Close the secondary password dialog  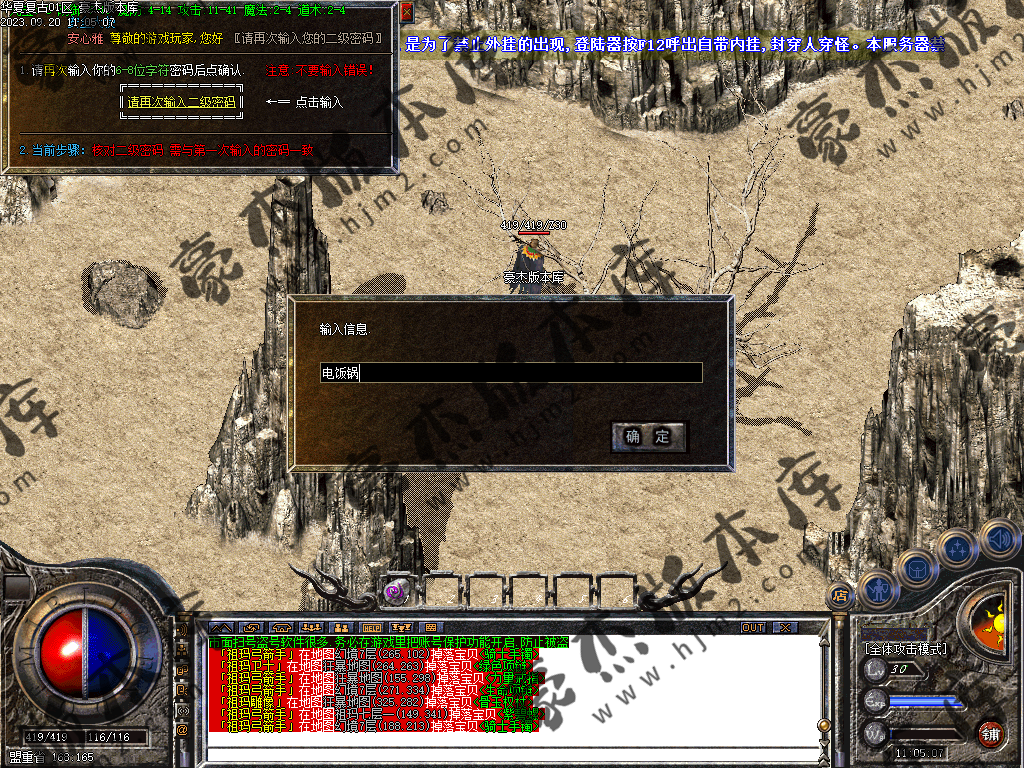(406, 13)
